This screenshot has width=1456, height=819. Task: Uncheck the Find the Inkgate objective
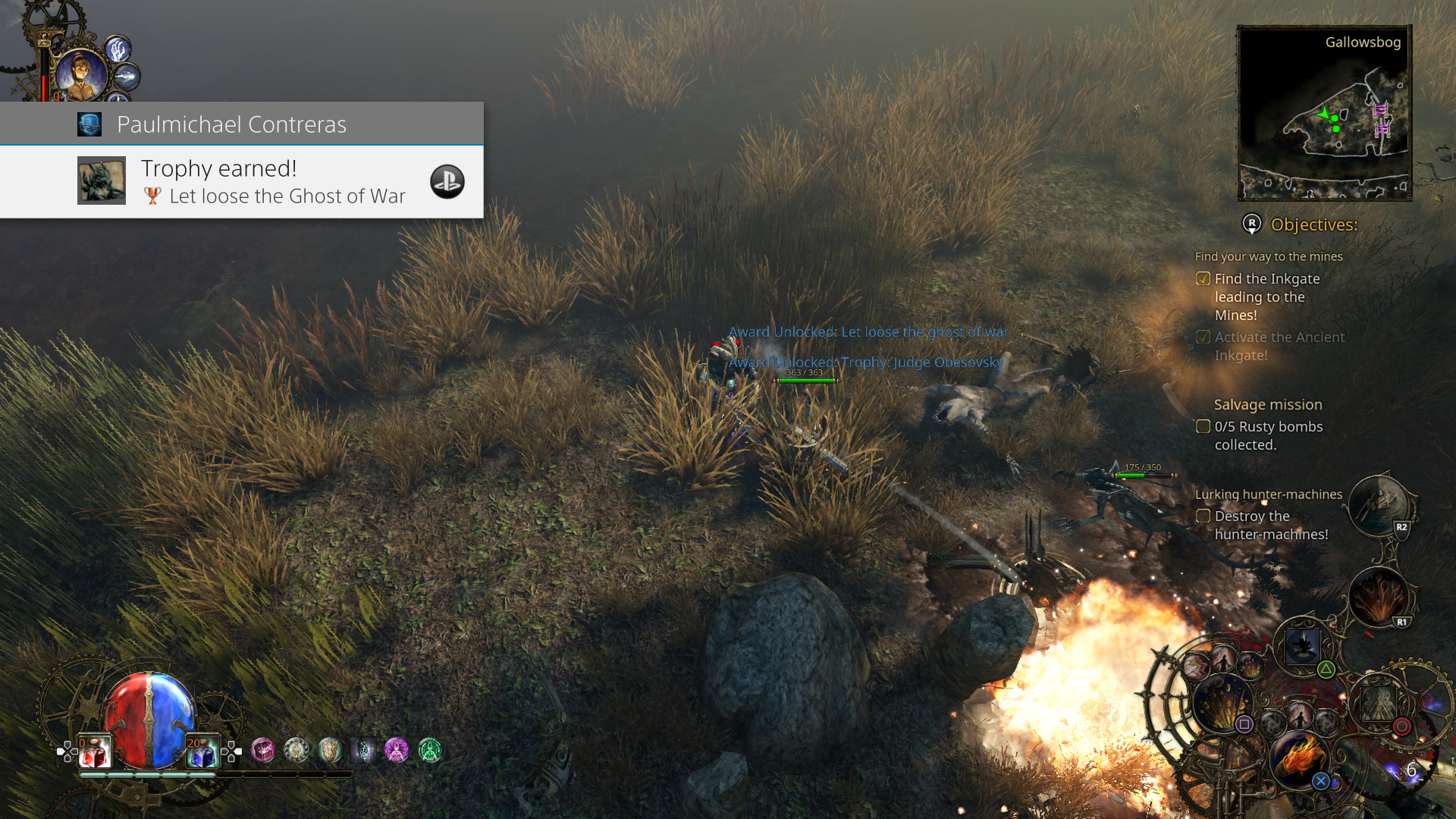coord(1203,279)
